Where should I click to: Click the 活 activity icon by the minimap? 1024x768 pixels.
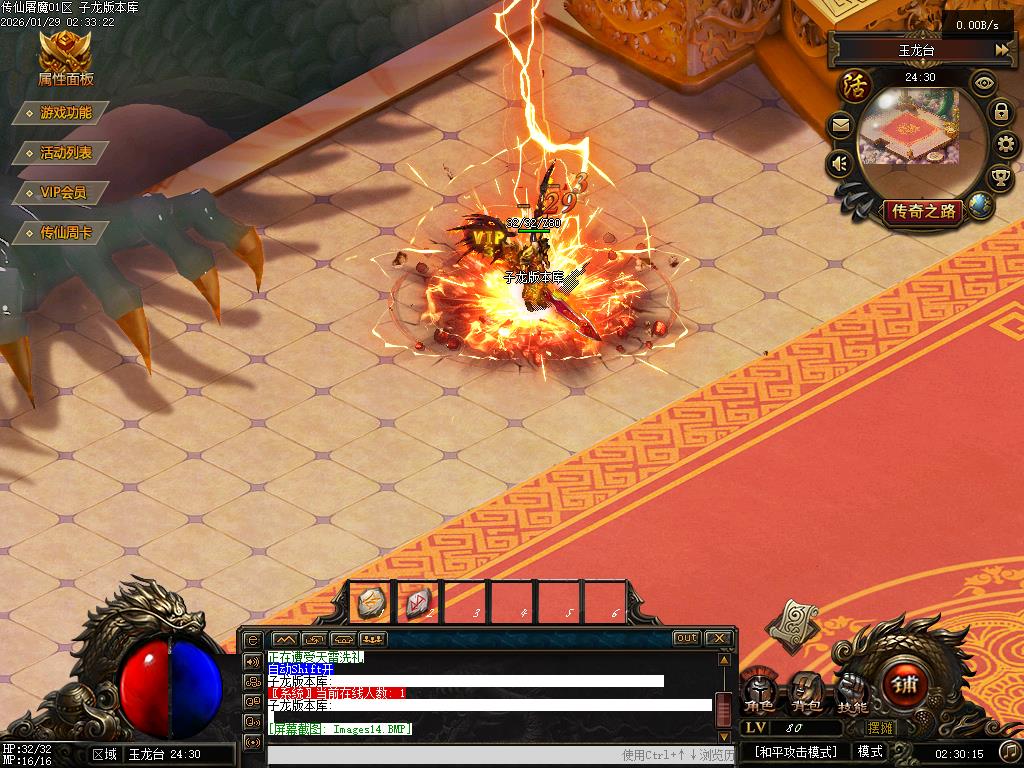(855, 84)
